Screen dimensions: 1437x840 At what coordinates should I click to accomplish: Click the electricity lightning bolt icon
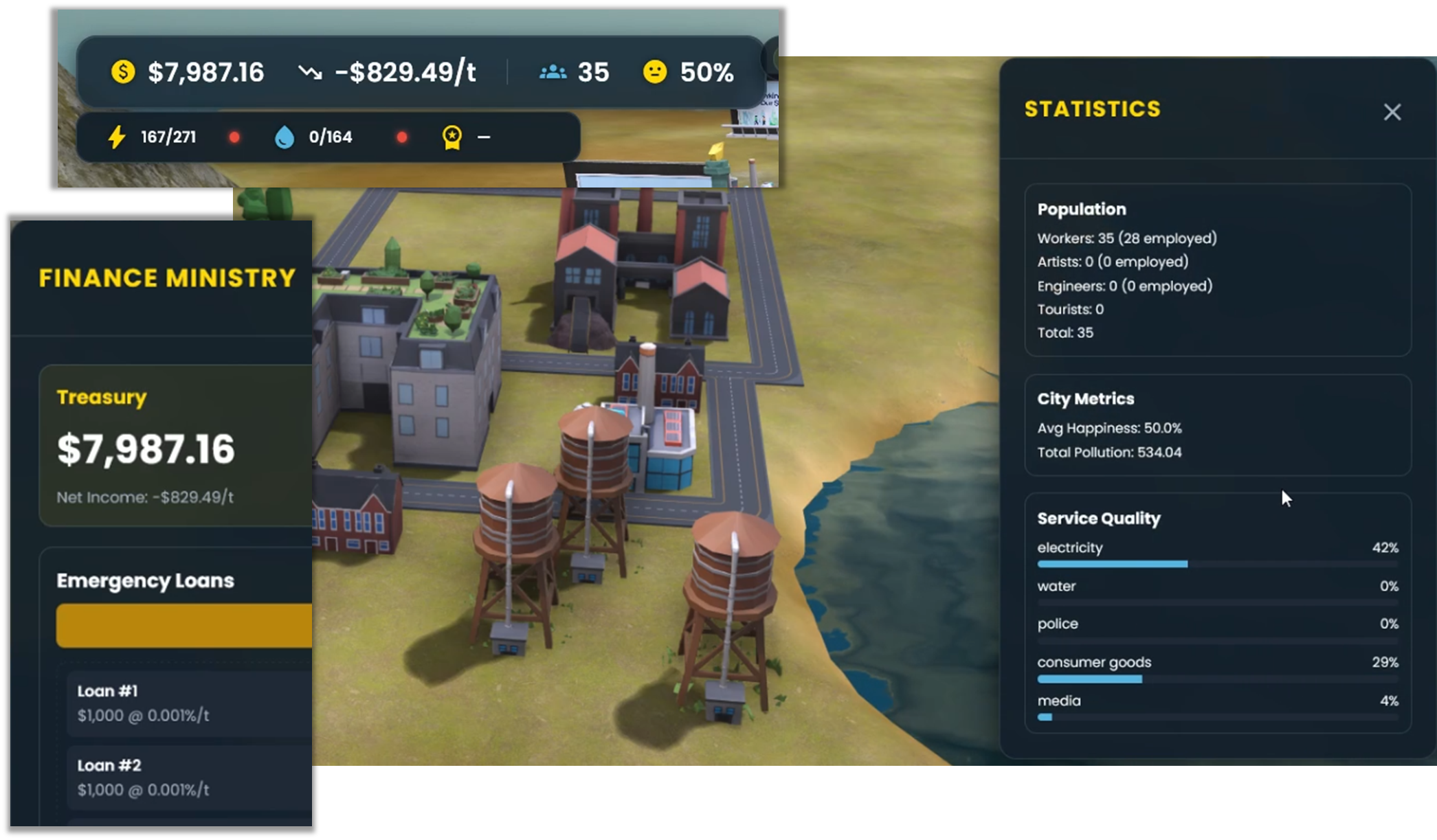point(115,137)
